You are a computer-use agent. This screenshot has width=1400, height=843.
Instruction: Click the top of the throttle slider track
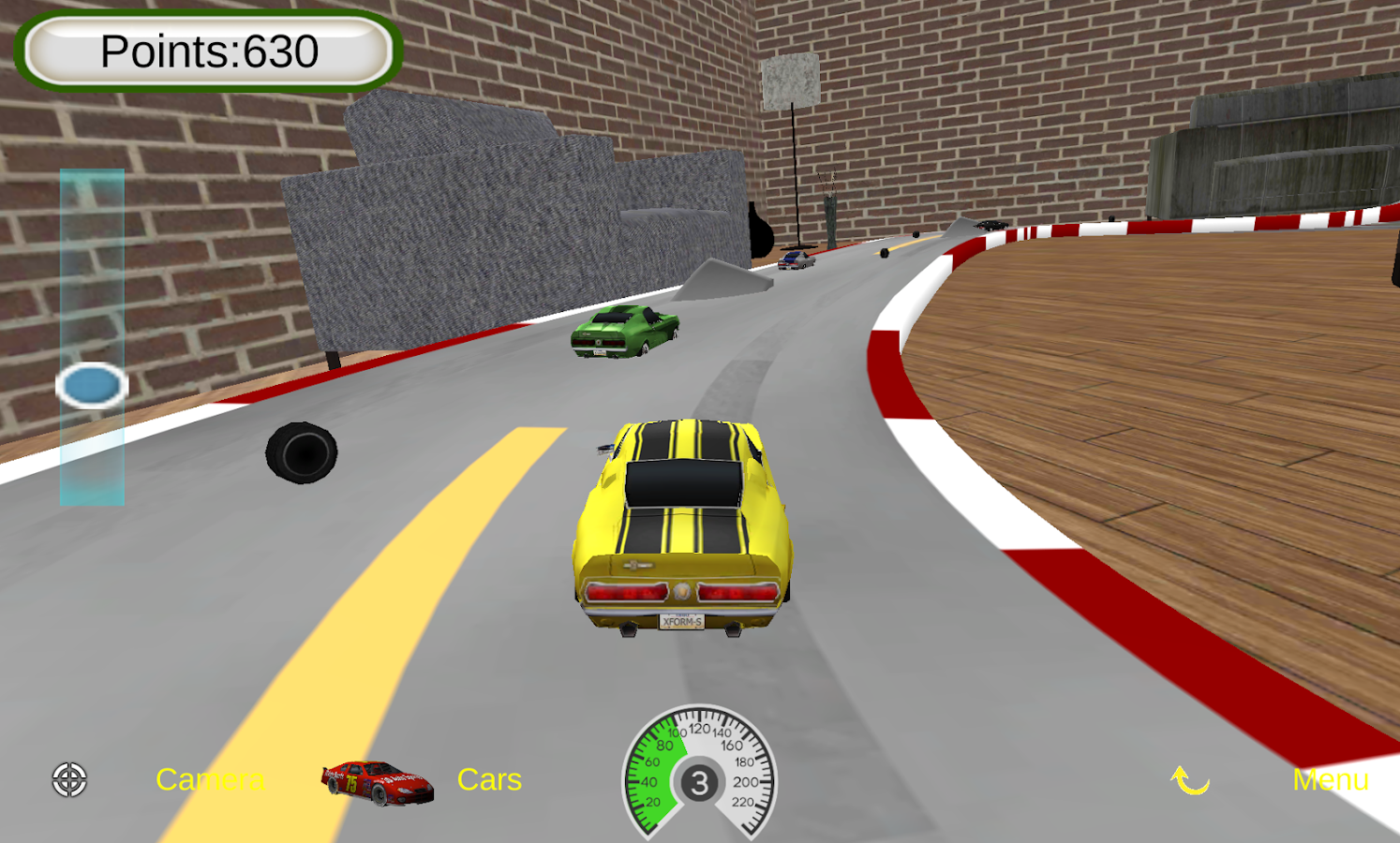coord(92,183)
